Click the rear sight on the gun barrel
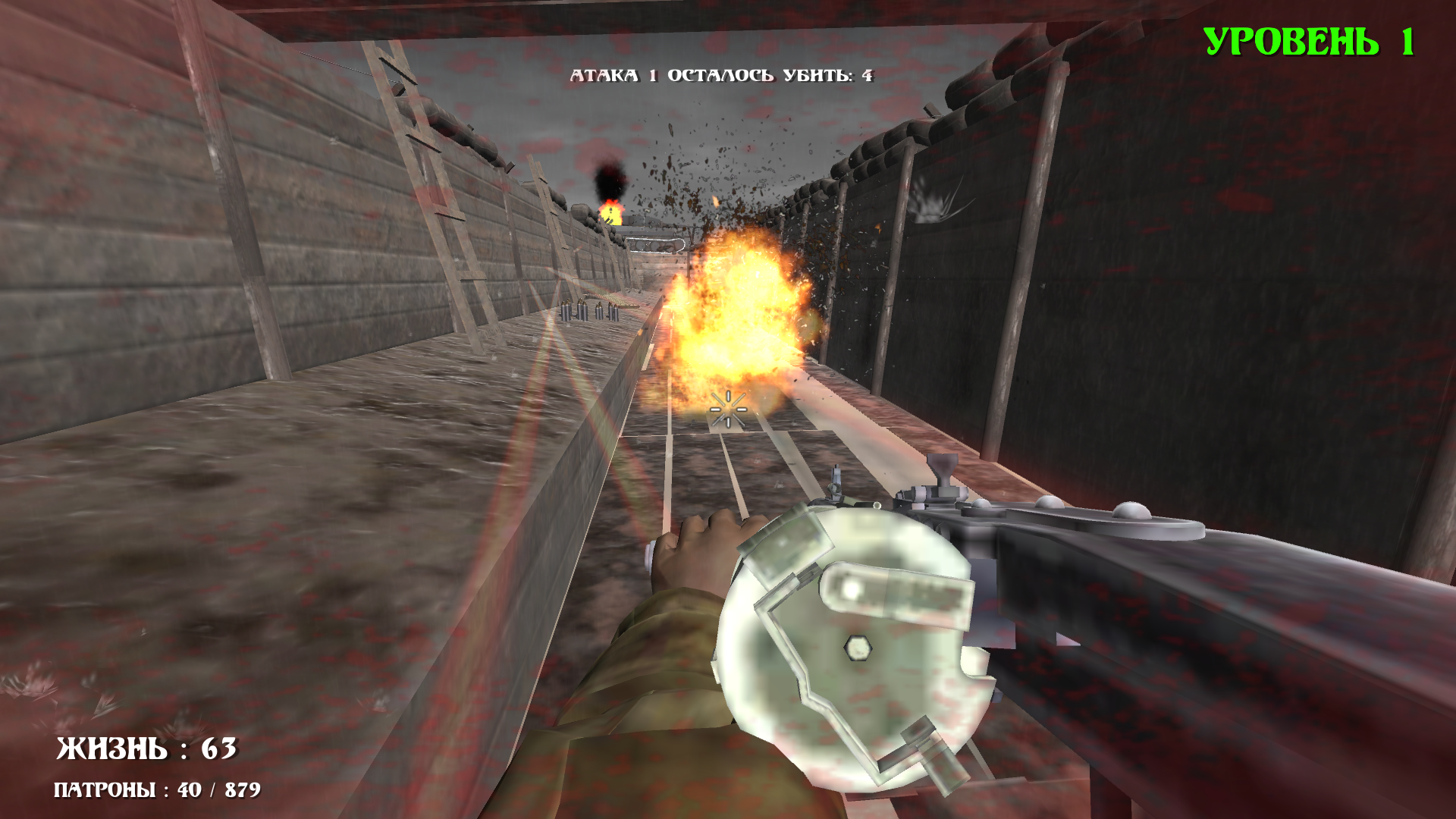 coord(943,470)
